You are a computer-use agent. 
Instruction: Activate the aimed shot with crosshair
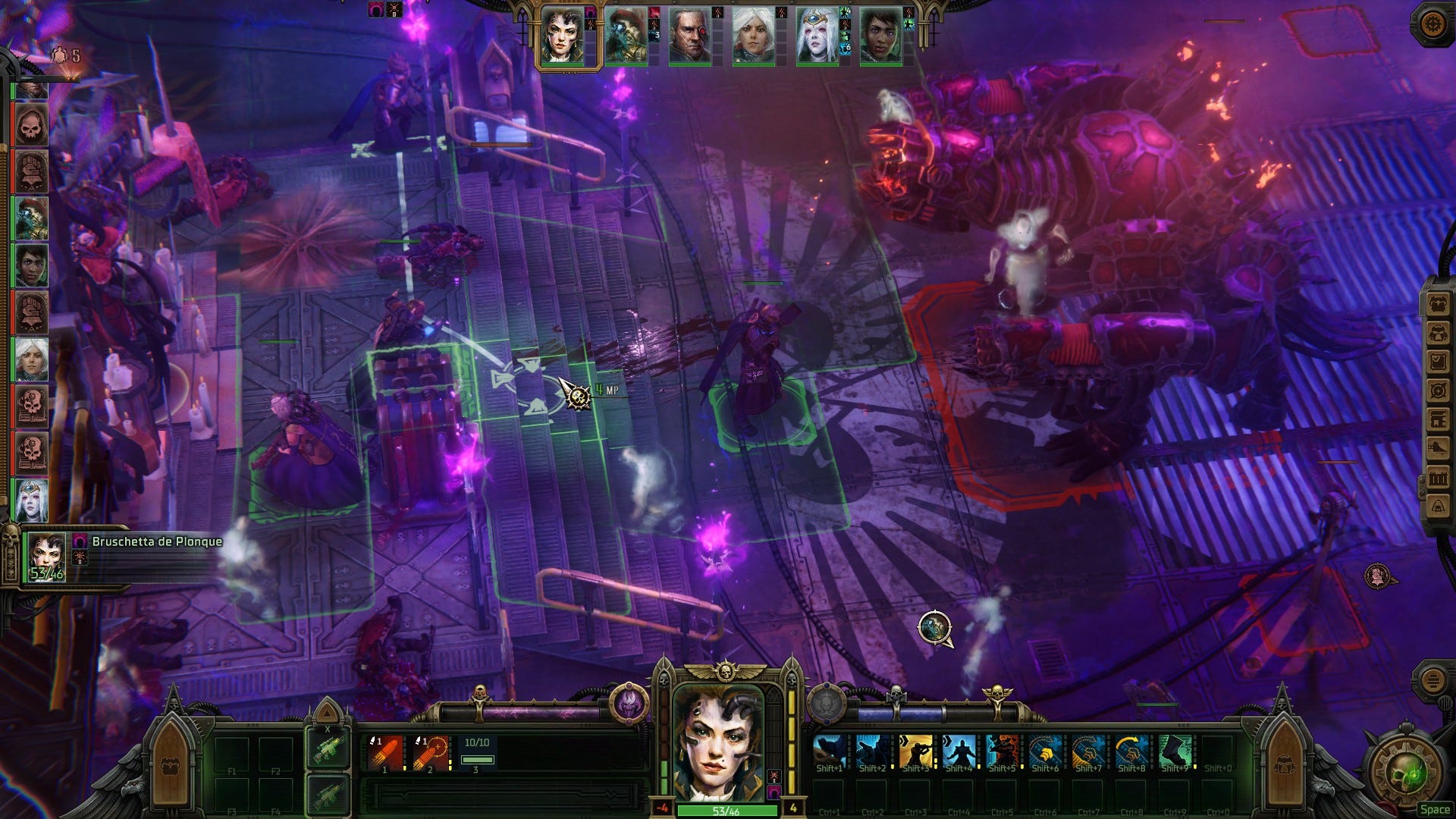[x=429, y=753]
